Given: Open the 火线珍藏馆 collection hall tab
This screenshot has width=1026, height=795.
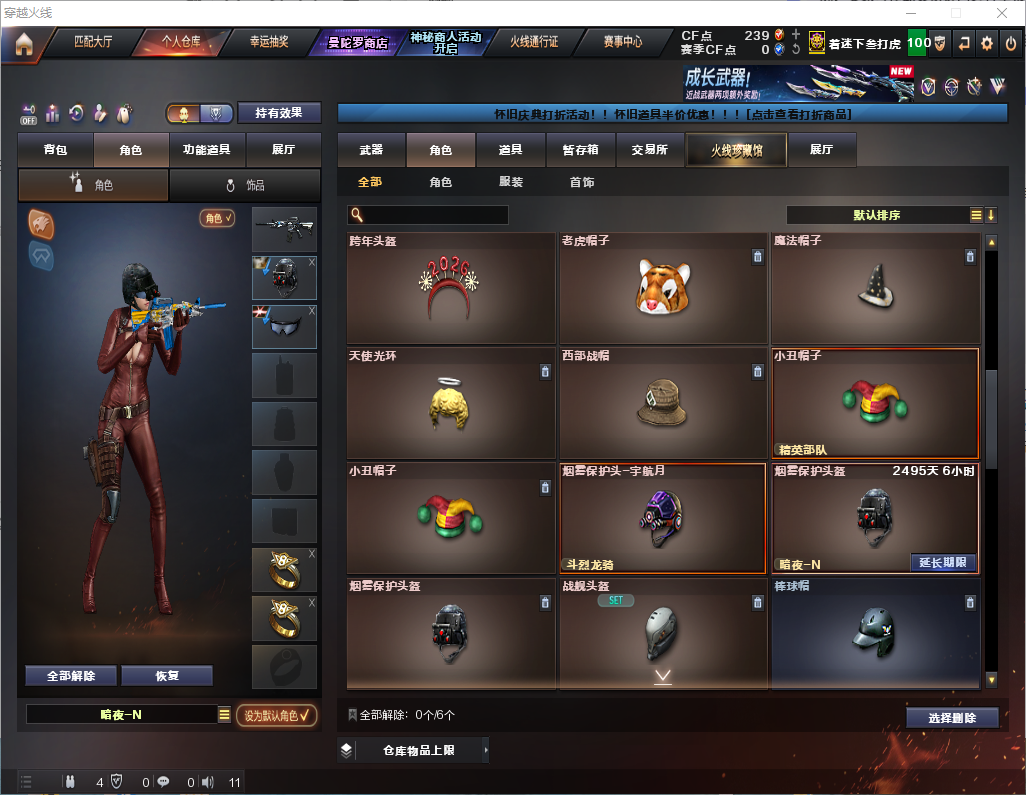Looking at the screenshot, I should 736,150.
